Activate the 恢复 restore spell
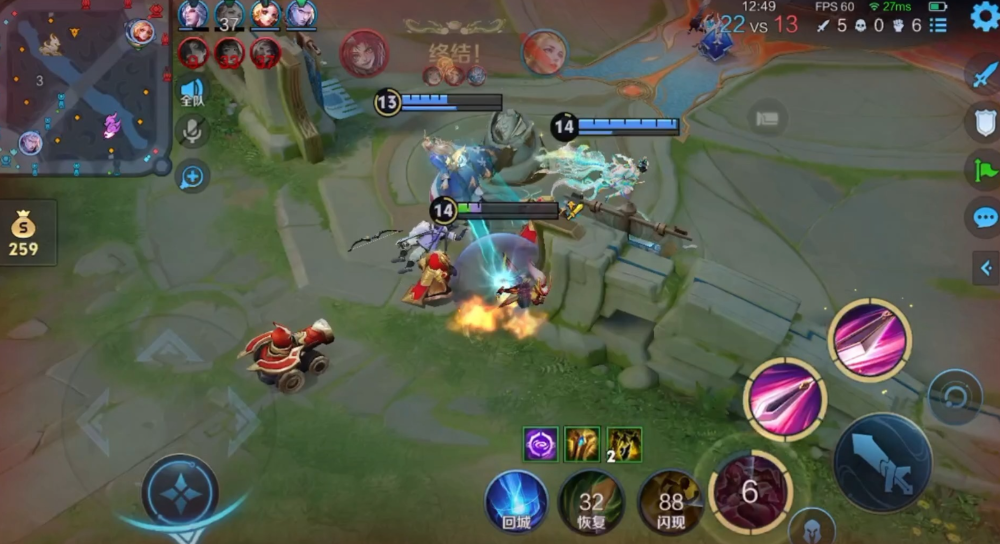 (591, 501)
